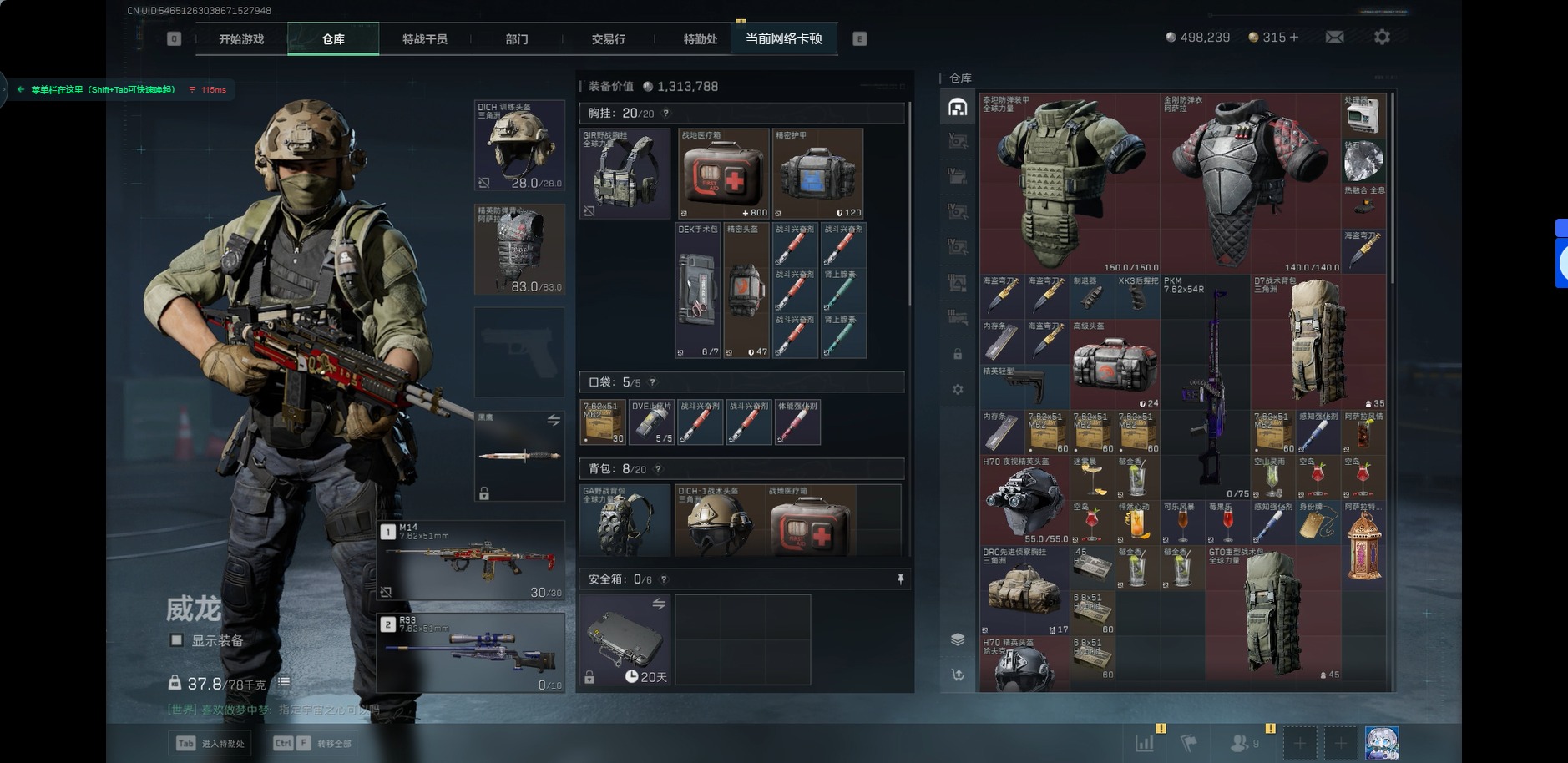1568x763 pixels.
Task: Select the equipped body armor vest slot
Action: (519, 249)
